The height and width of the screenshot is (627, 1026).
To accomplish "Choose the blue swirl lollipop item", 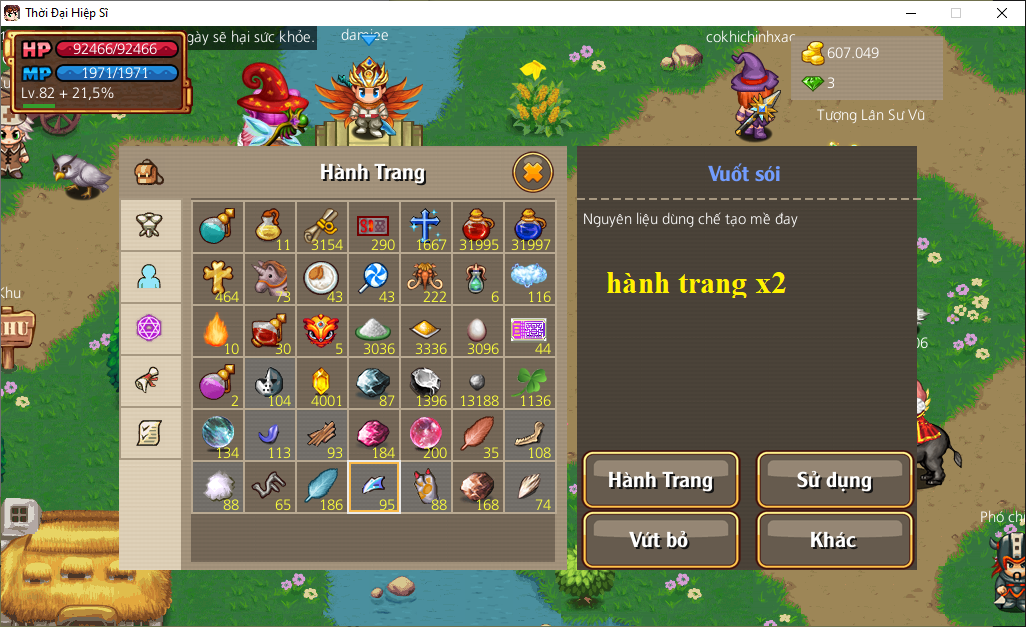I will tap(374, 278).
